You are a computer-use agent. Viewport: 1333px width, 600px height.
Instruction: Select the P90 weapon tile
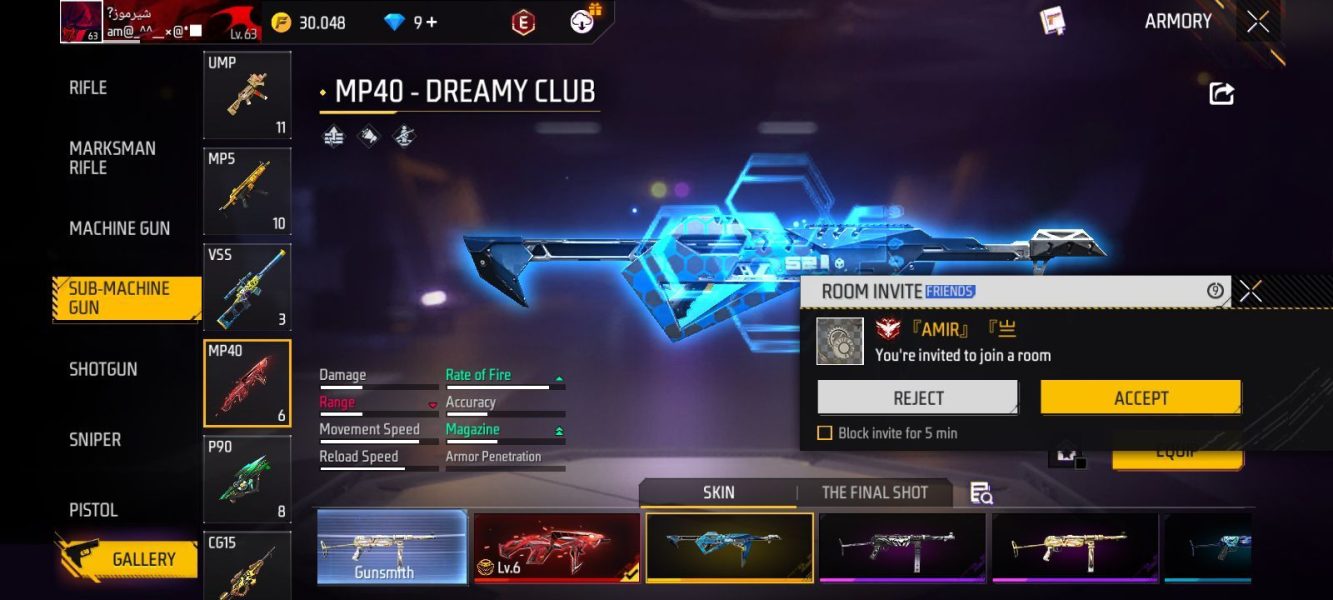247,479
